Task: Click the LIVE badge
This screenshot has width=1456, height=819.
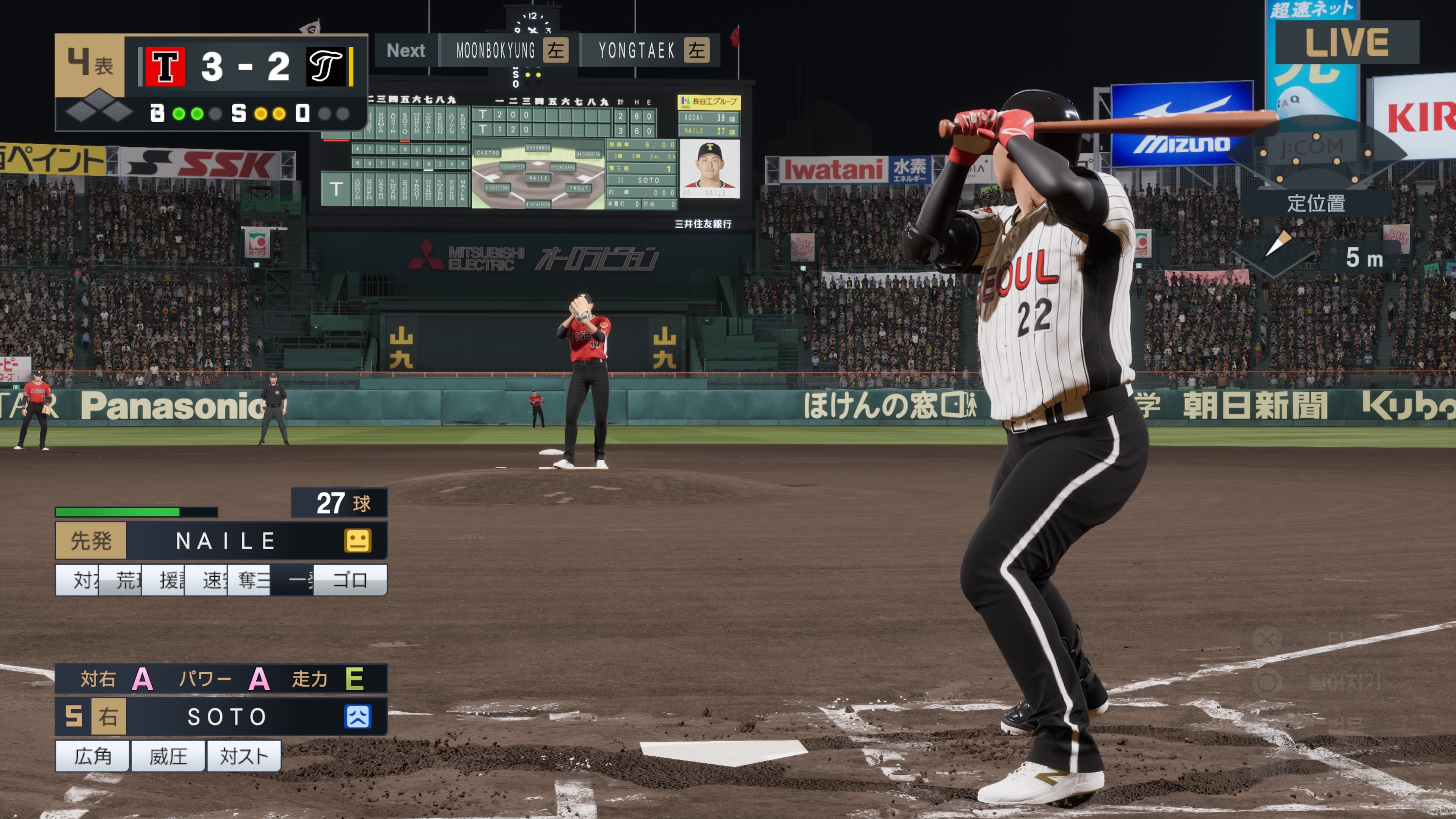Action: click(x=1346, y=42)
